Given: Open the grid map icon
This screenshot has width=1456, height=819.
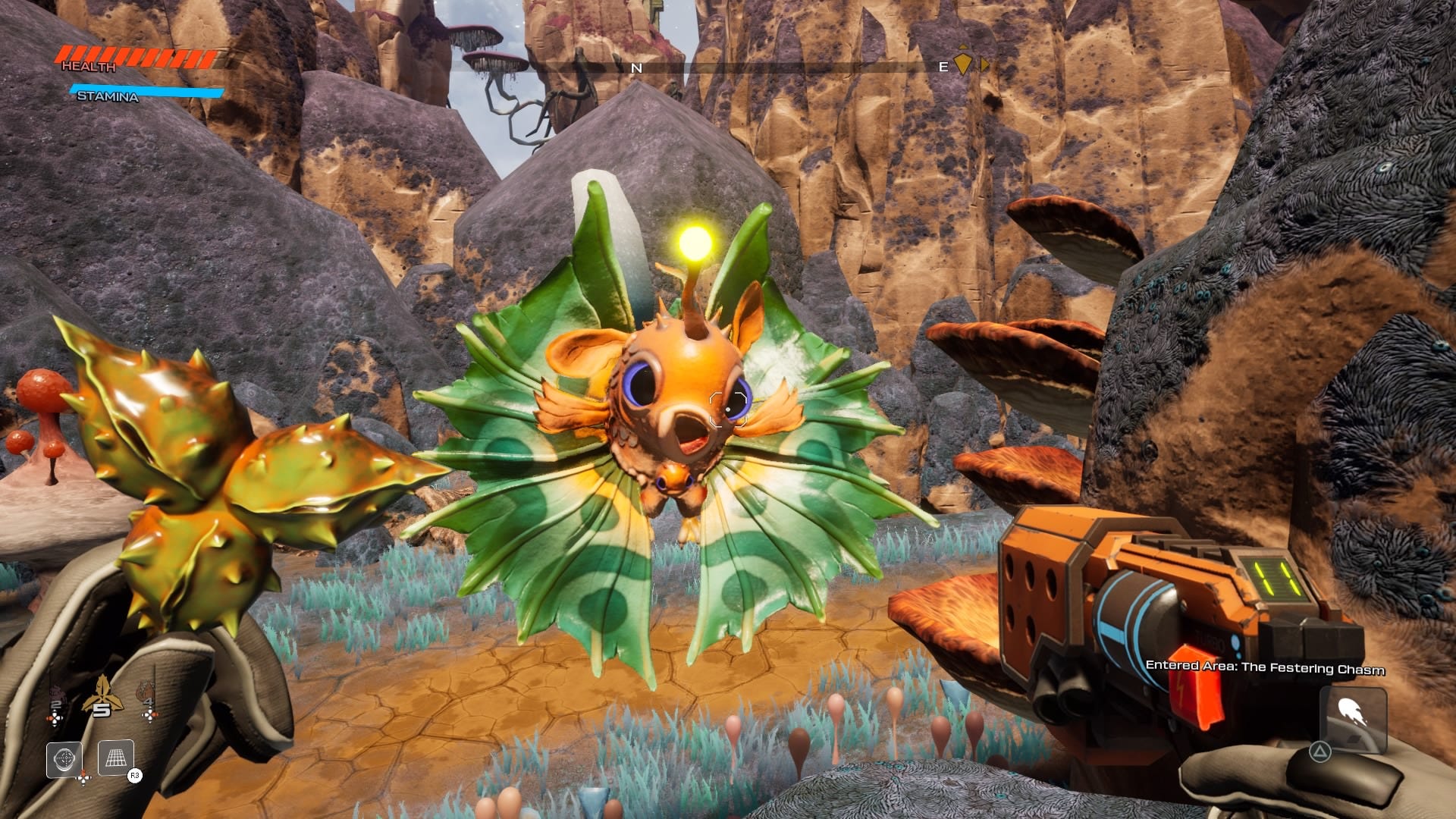Looking at the screenshot, I should tap(116, 758).
